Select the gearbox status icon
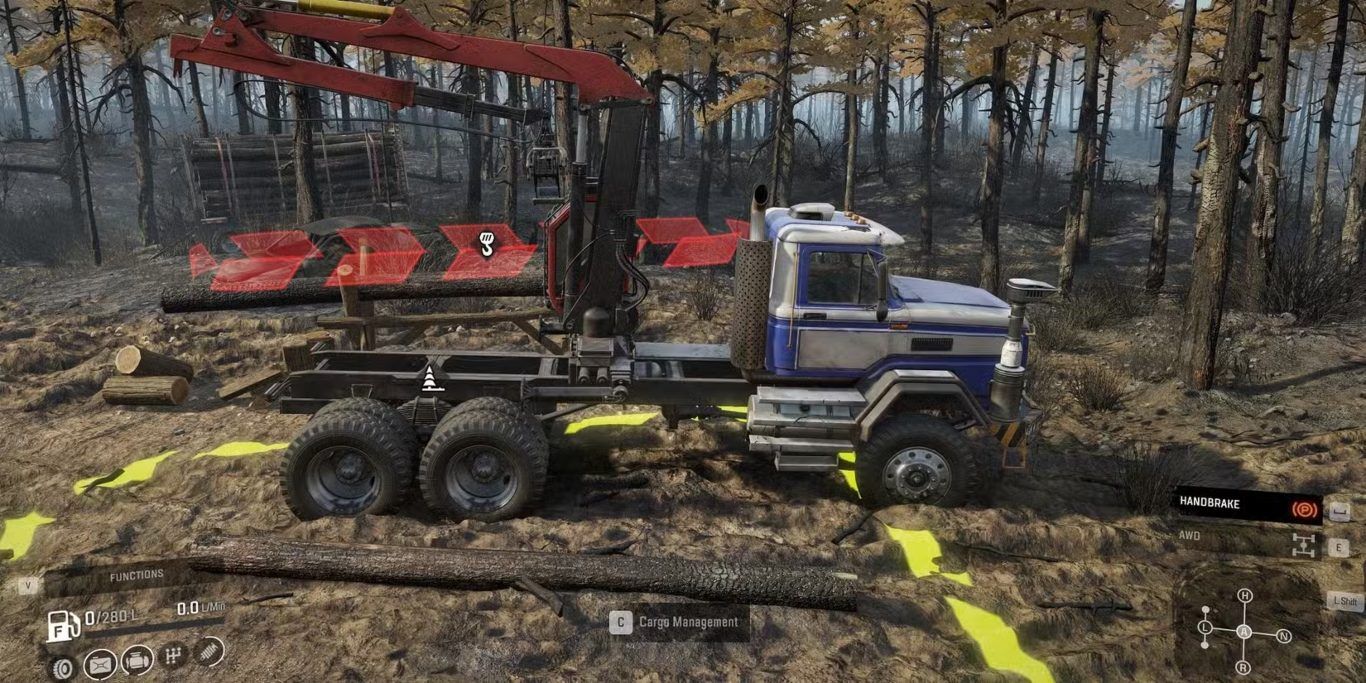Screen dimensions: 1366x683 (x=174, y=657)
